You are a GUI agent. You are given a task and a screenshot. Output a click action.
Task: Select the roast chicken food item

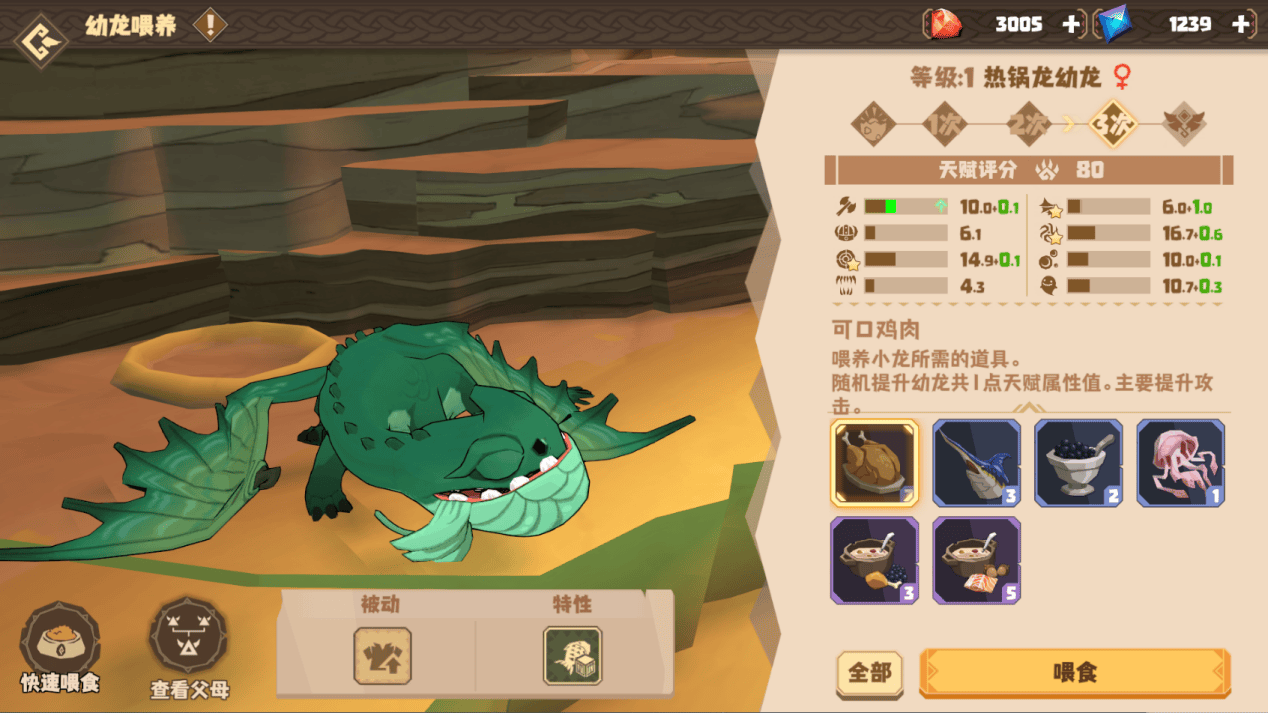874,462
